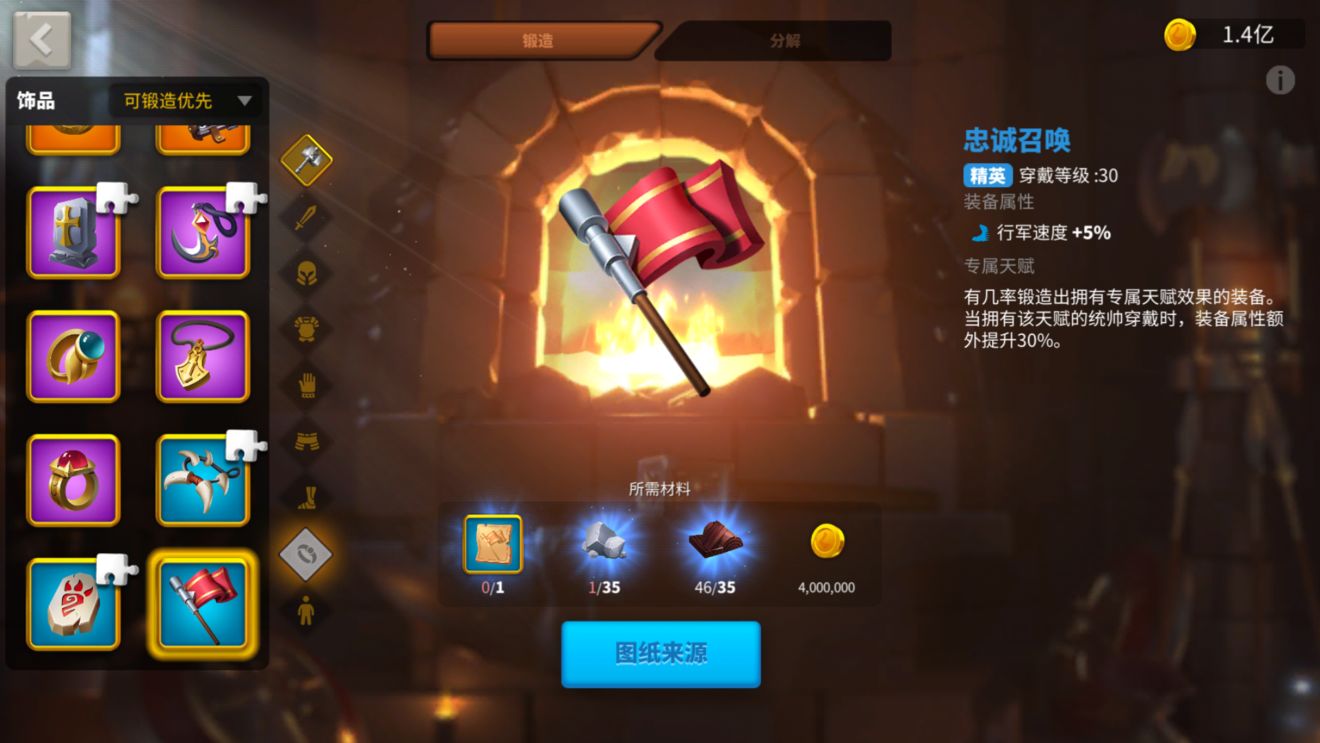Click the 图纸来源 blue button

coord(660,654)
